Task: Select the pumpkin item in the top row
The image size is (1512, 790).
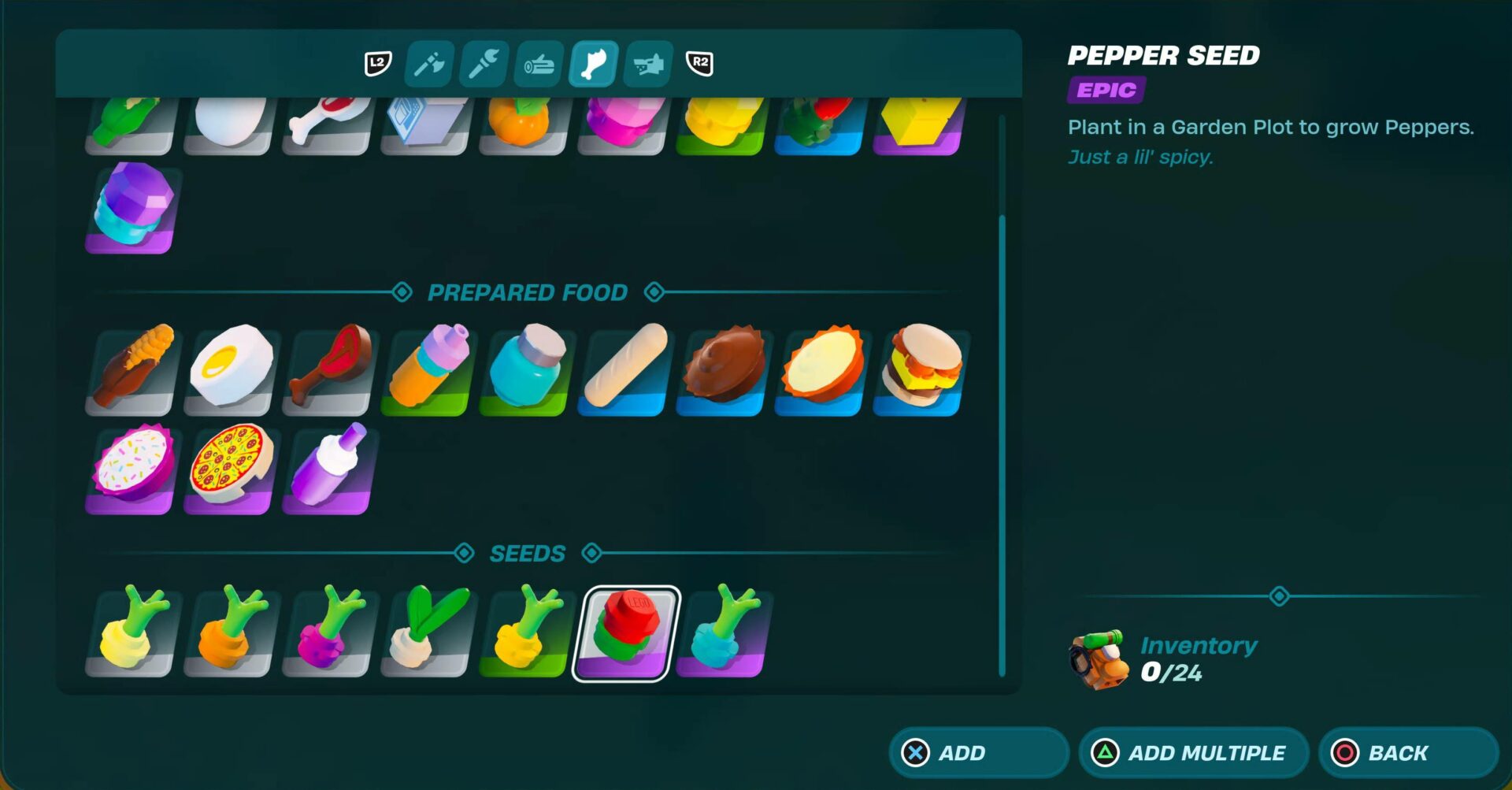Action: tap(524, 122)
